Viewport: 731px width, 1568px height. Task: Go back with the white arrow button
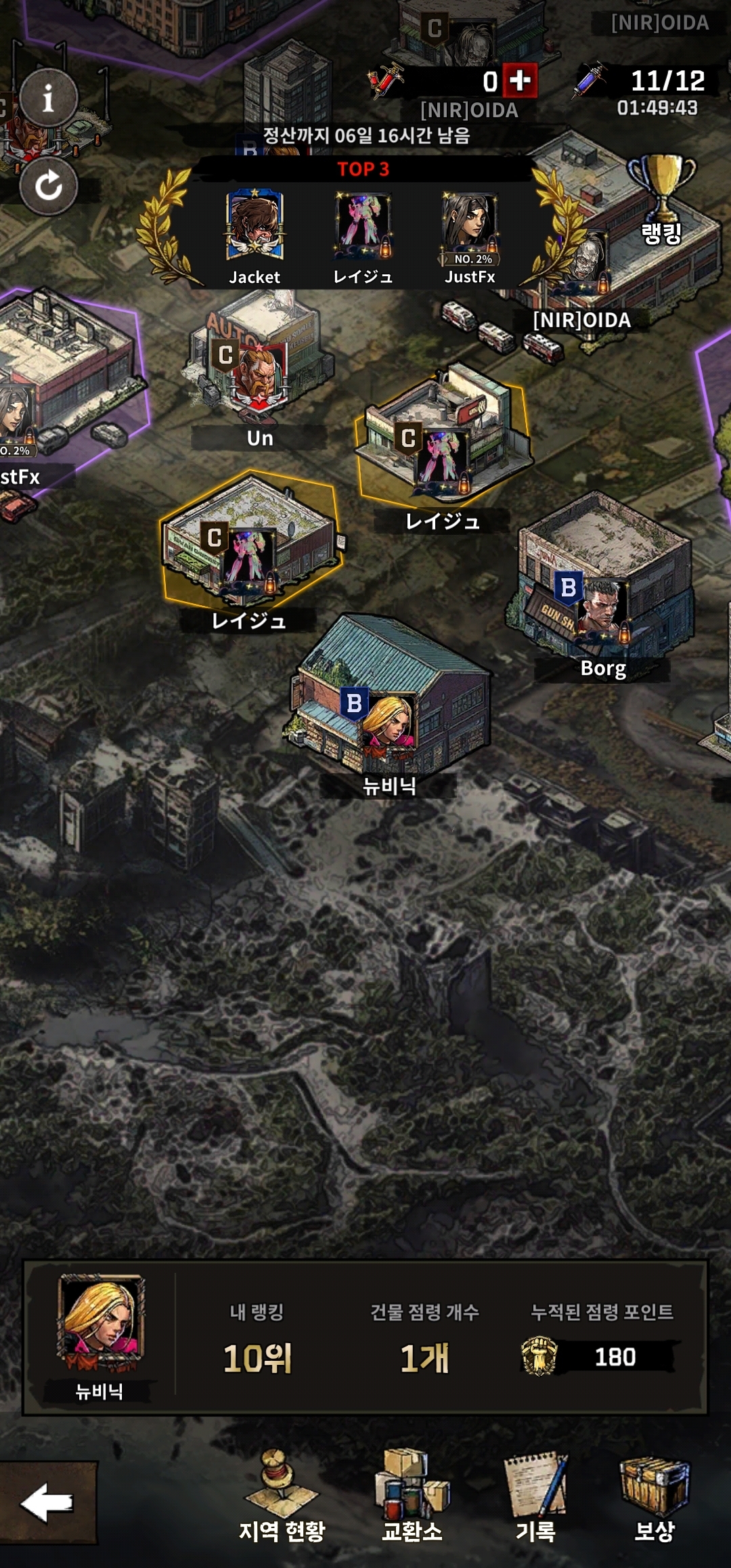pyautogui.click(x=47, y=1503)
